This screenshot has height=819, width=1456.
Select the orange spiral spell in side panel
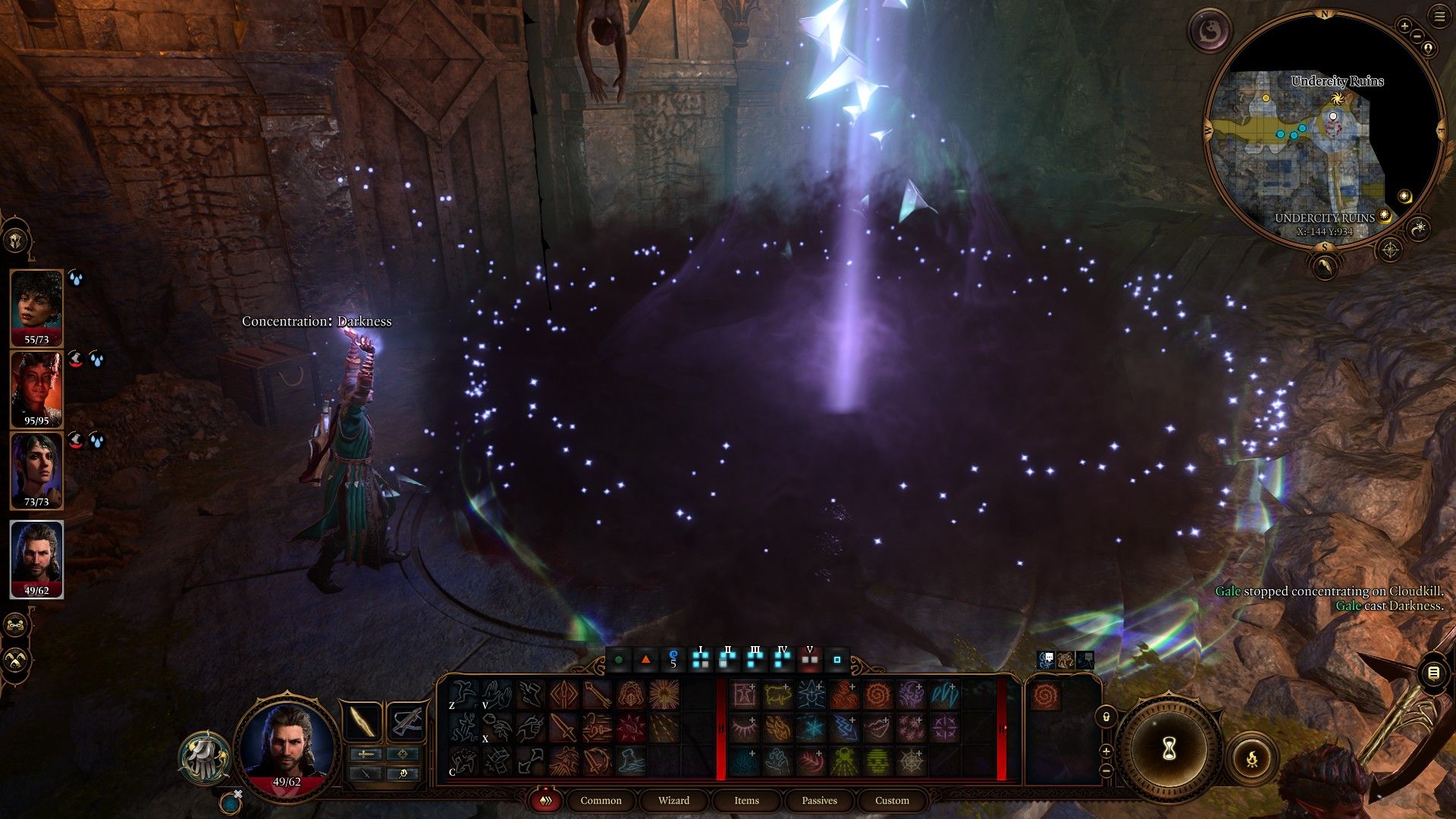click(1044, 695)
